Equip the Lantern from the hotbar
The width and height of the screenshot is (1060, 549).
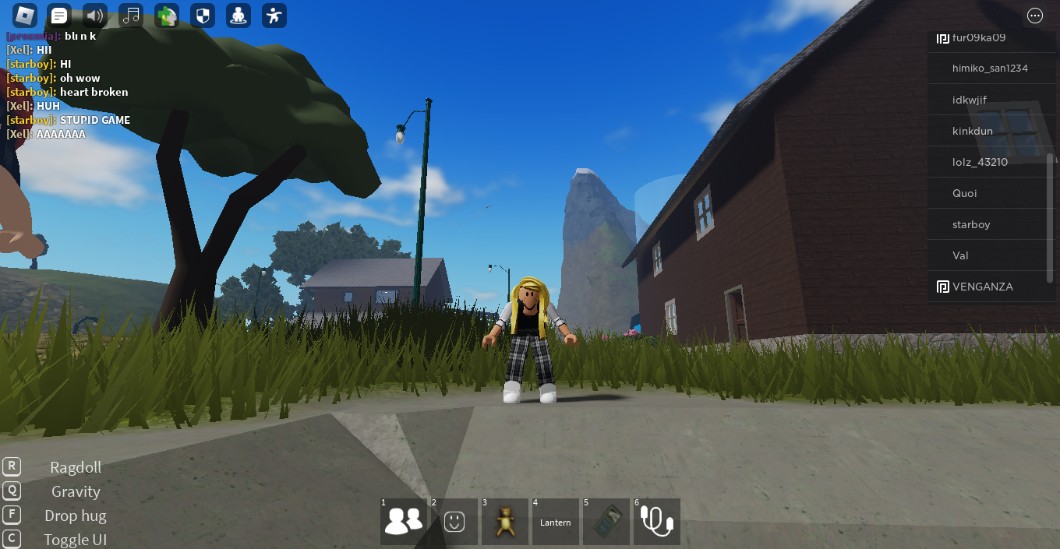click(556, 521)
